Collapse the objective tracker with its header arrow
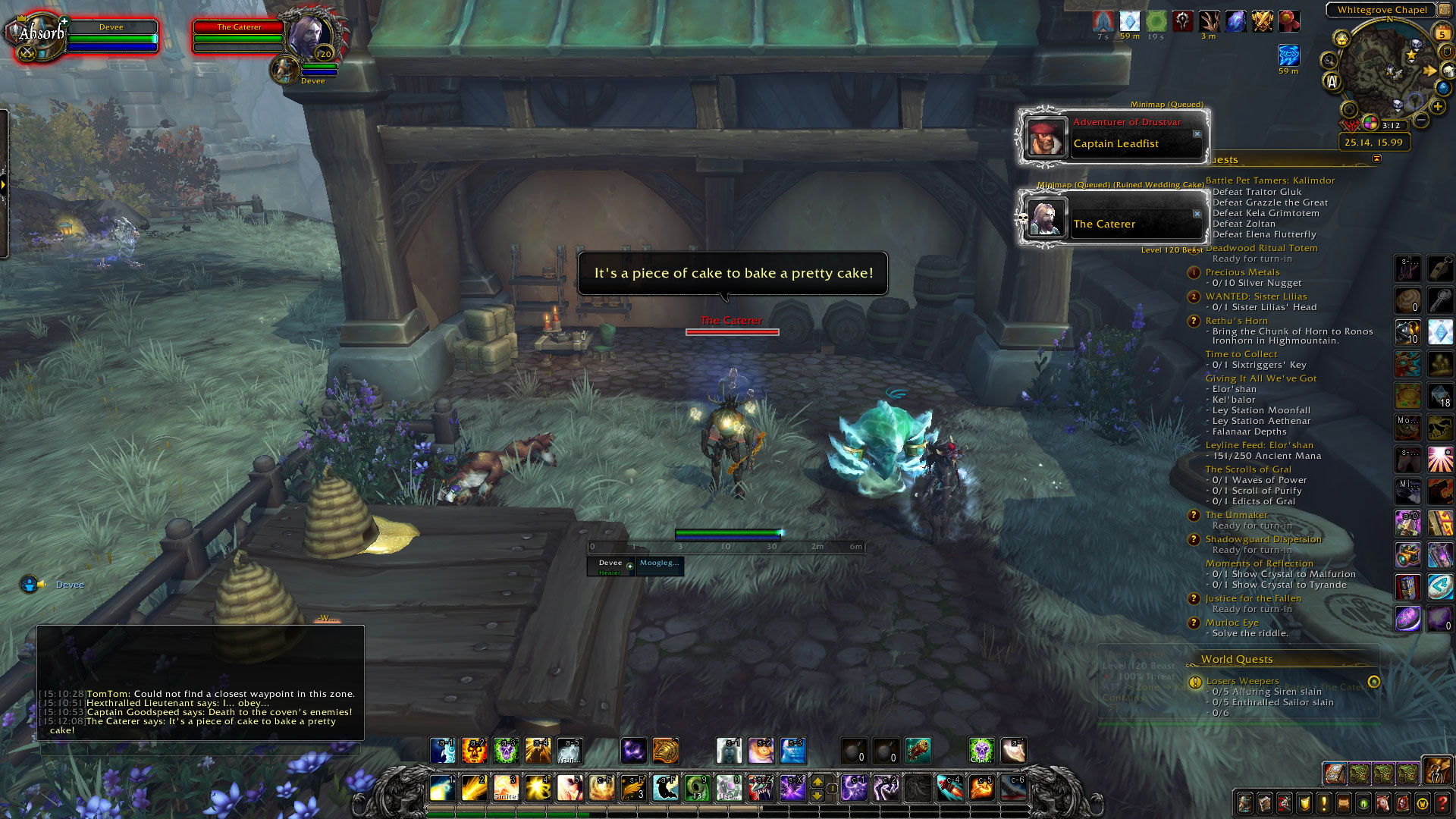The width and height of the screenshot is (1456, 819). [1376, 160]
